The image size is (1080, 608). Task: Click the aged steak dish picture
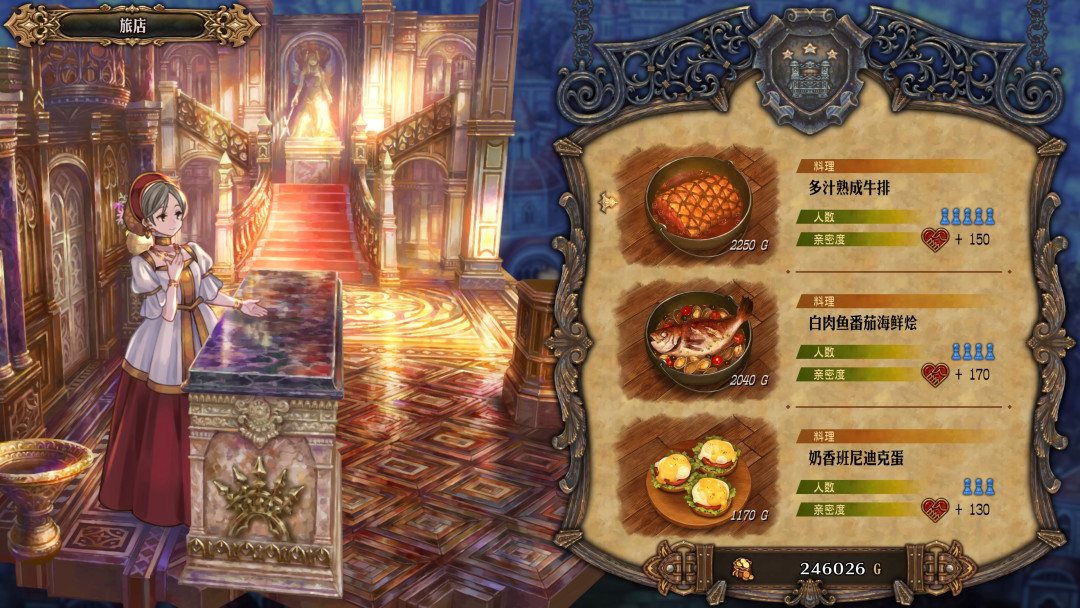tap(698, 201)
